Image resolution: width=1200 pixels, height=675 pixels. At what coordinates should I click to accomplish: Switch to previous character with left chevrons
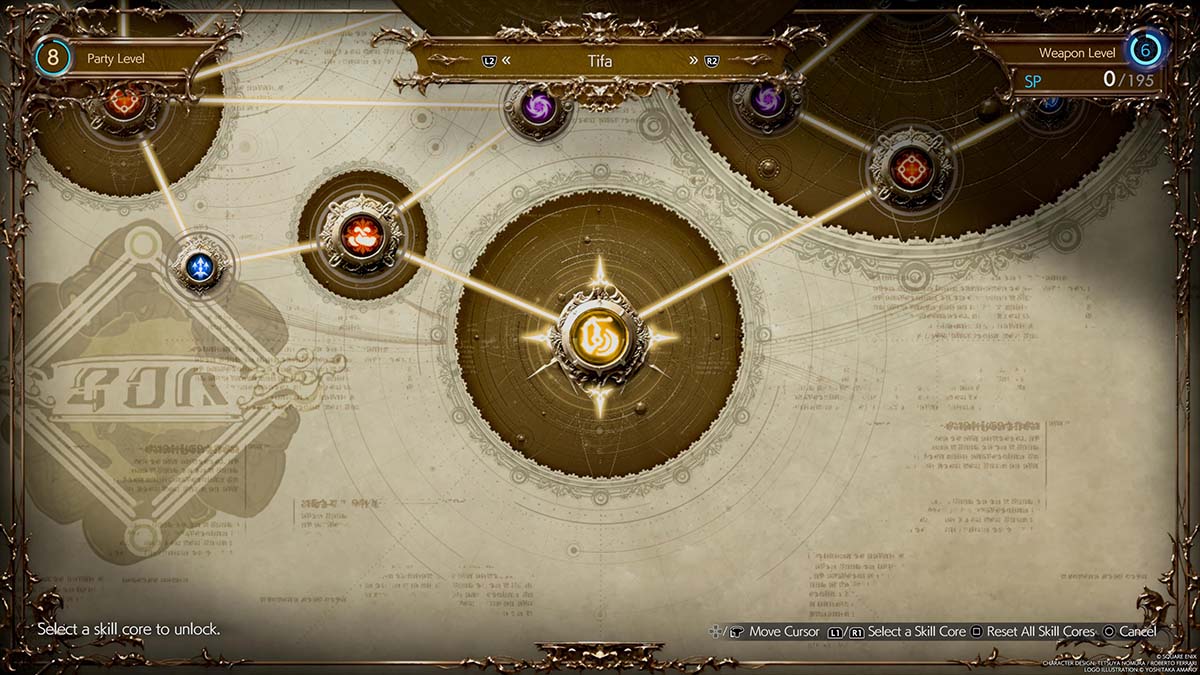click(x=506, y=60)
